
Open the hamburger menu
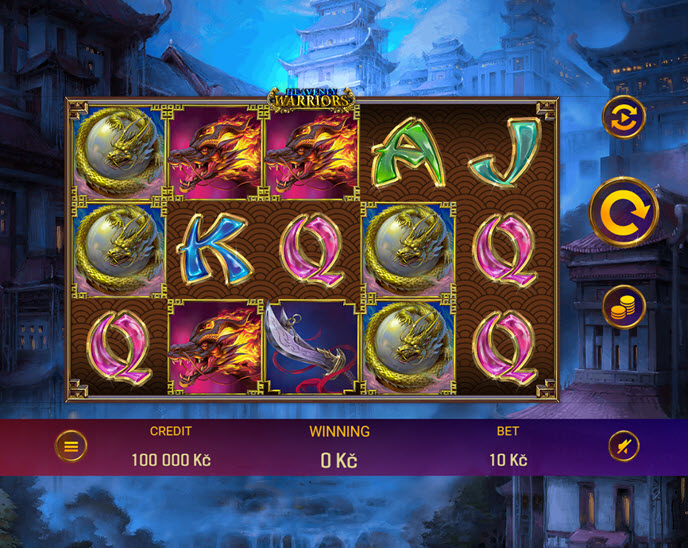(x=70, y=446)
